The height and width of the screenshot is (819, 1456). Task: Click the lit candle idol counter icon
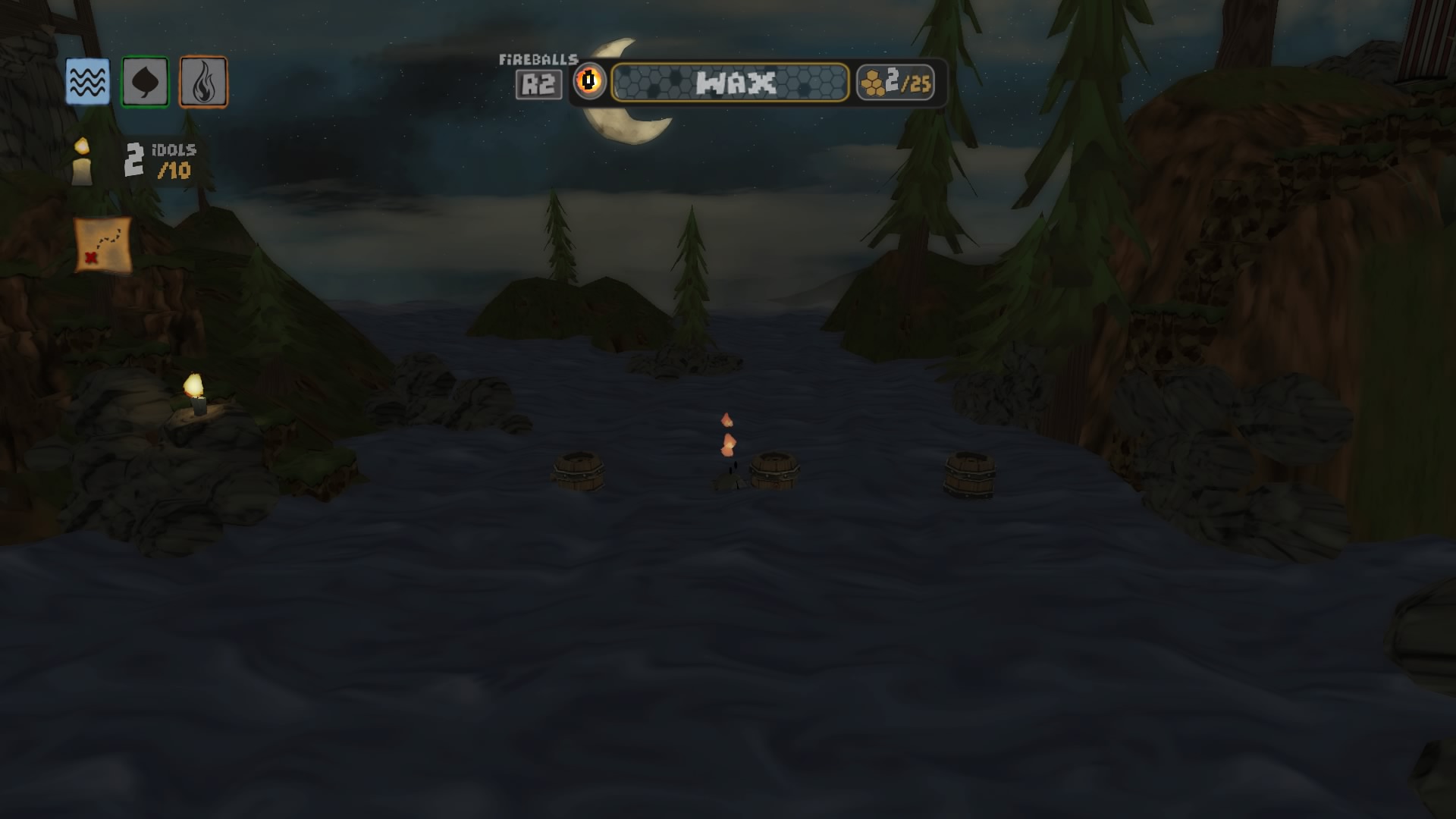click(x=81, y=163)
